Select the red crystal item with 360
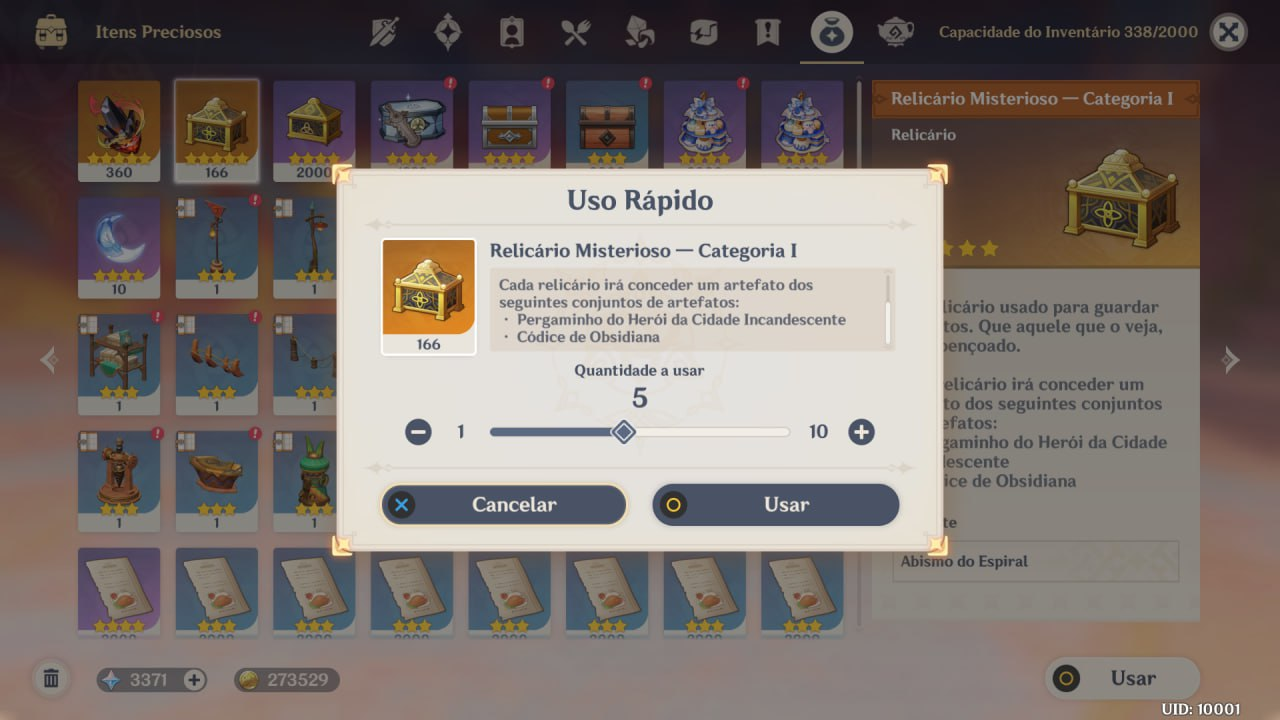Viewport: 1280px width, 720px height. pyautogui.click(x=119, y=130)
